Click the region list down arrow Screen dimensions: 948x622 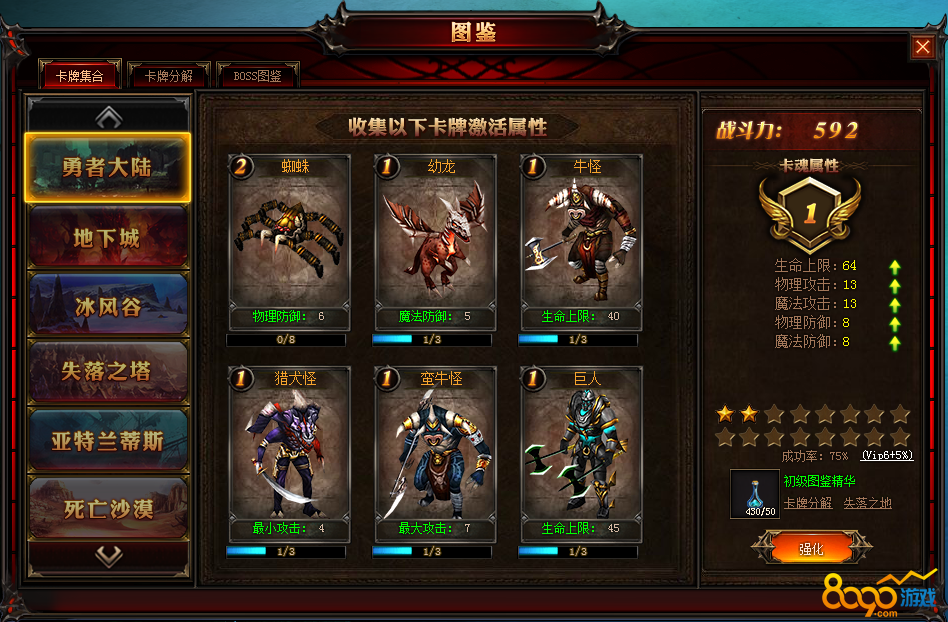coord(108,556)
